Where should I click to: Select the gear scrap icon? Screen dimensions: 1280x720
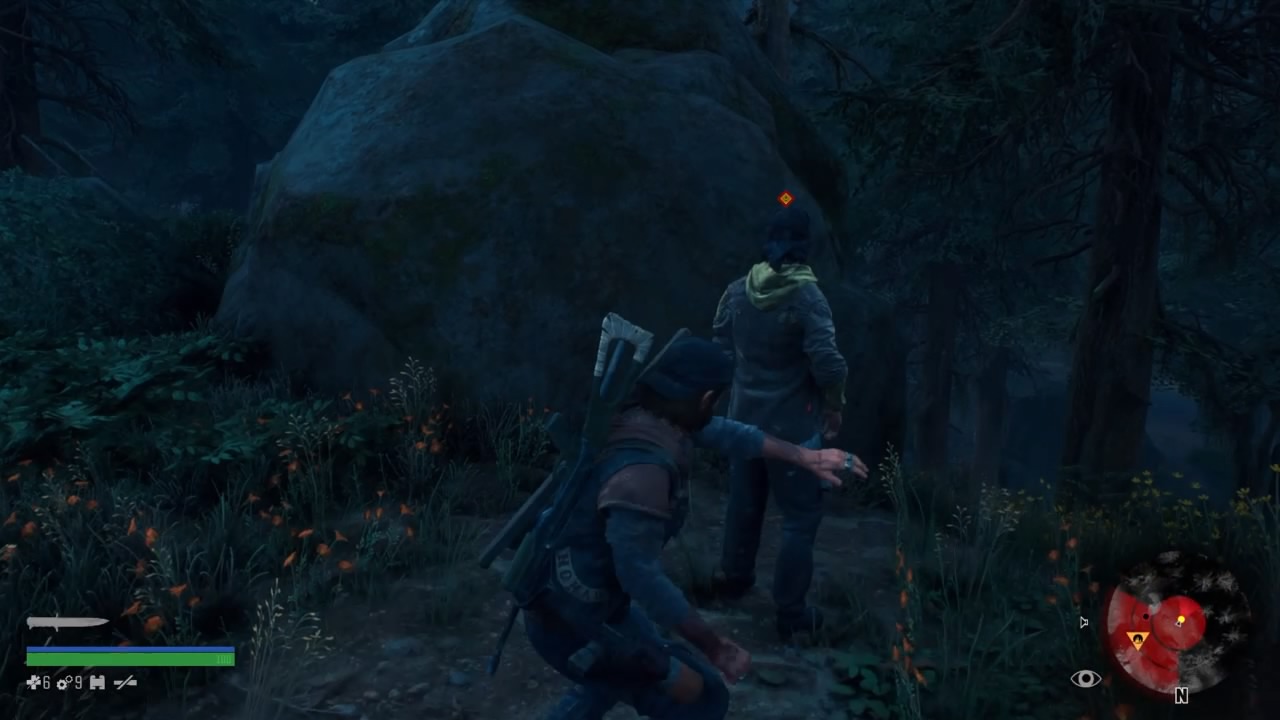[63, 683]
